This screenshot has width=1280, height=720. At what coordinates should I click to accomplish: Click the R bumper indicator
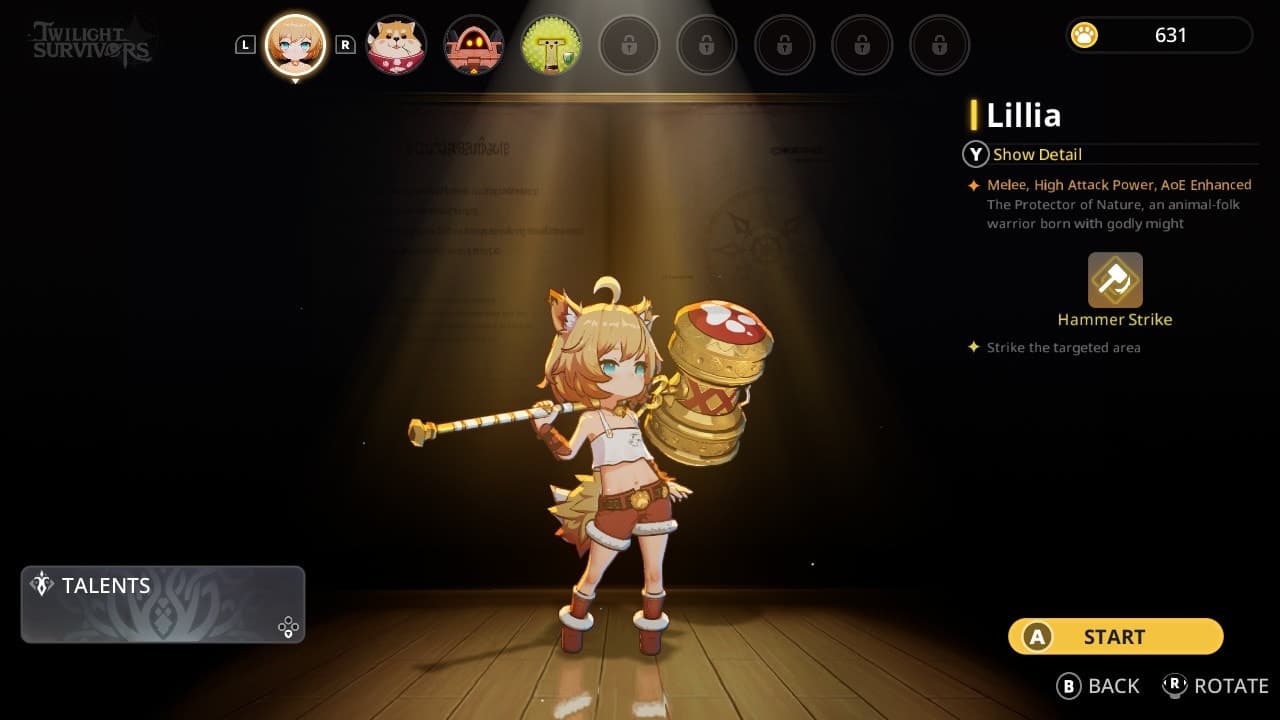coord(347,44)
